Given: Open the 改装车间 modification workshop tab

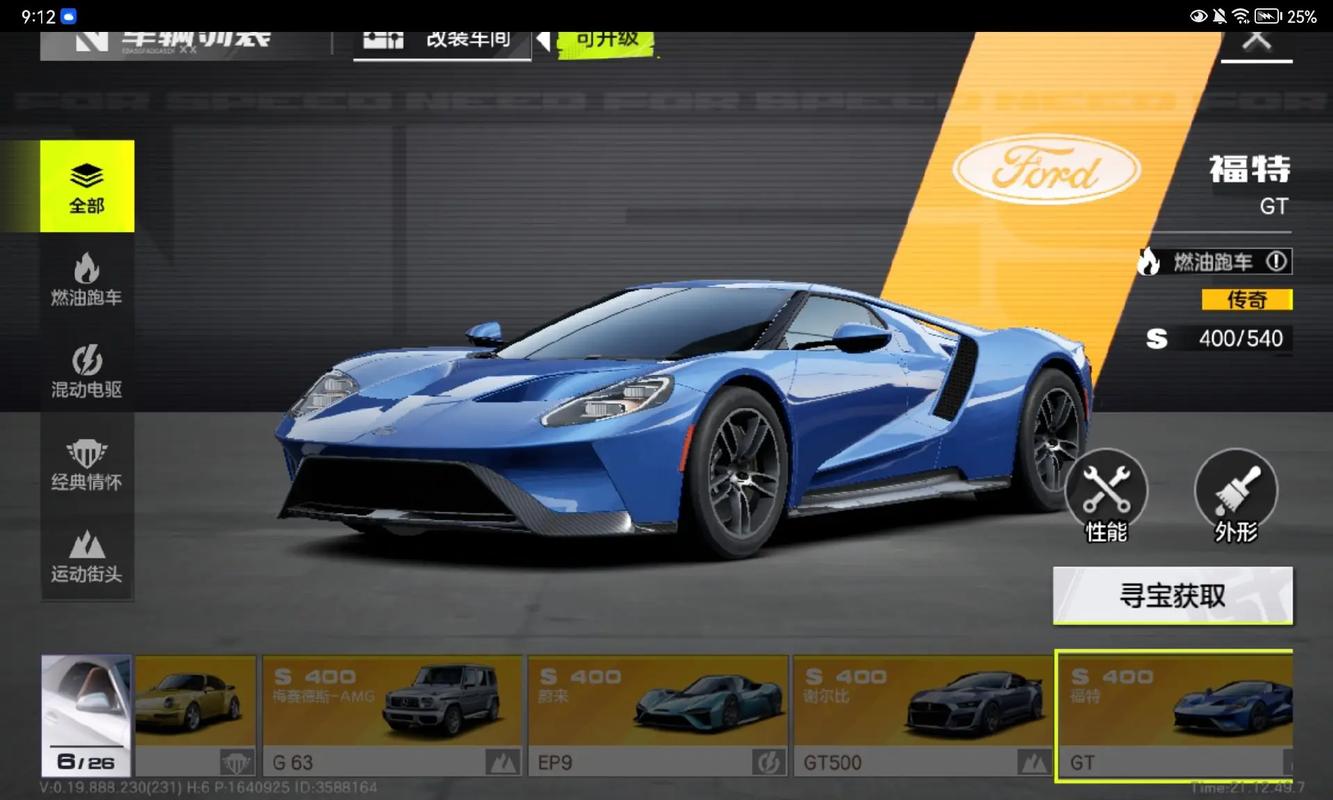Looking at the screenshot, I should click(442, 40).
